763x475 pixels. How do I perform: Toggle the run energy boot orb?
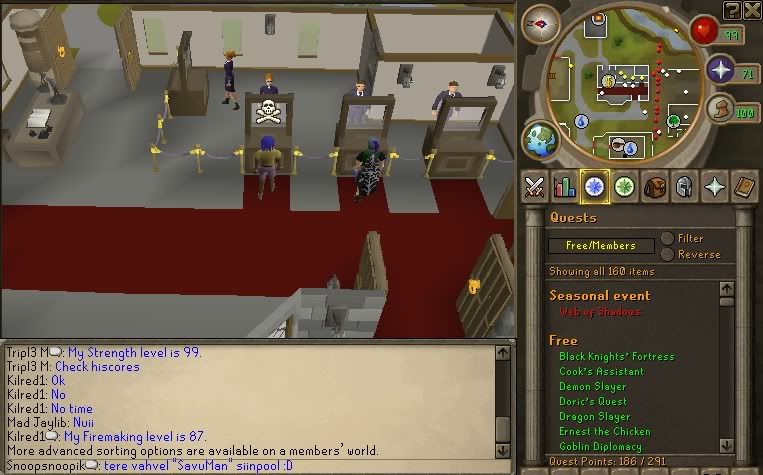(720, 108)
